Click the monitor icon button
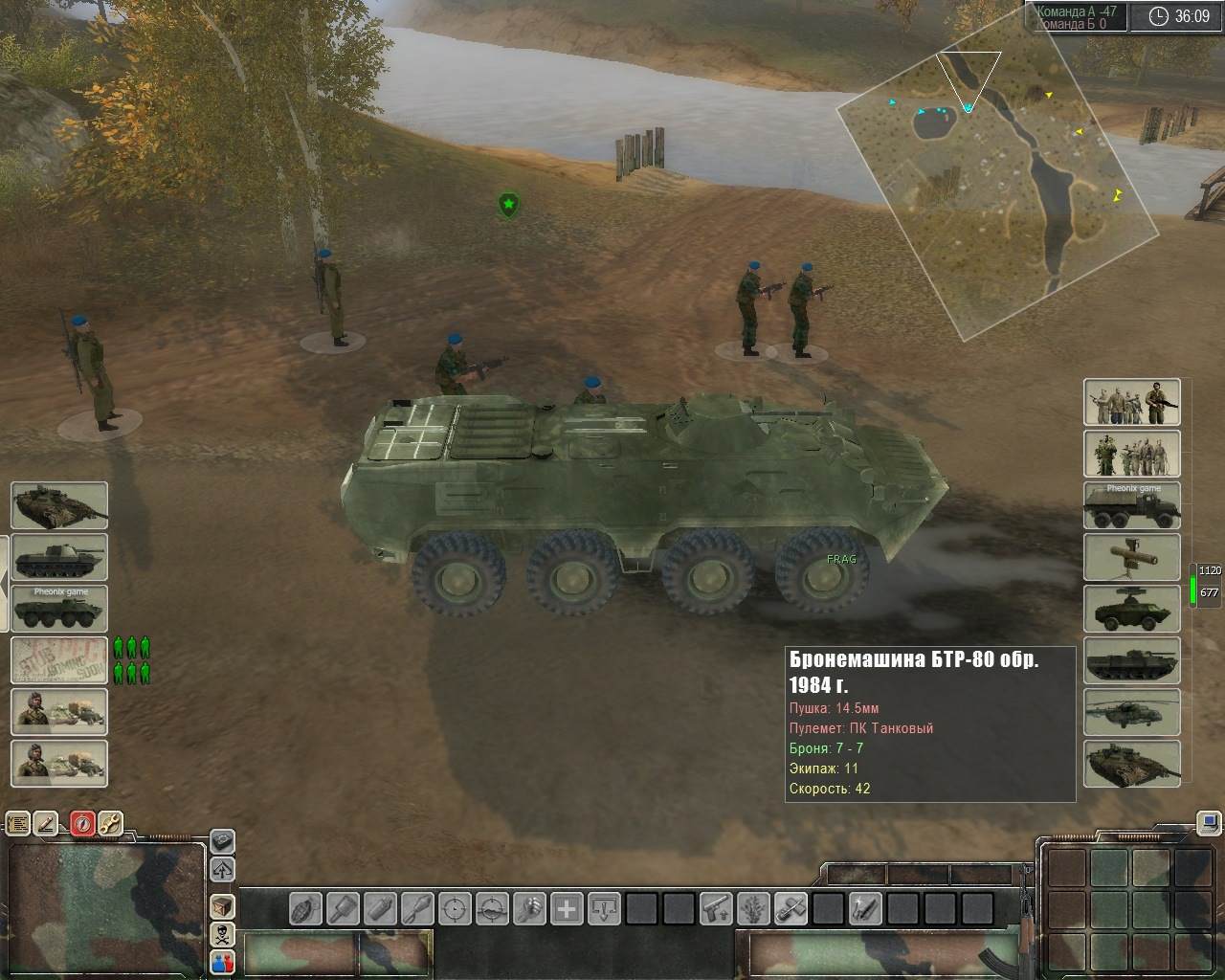 point(1210,822)
